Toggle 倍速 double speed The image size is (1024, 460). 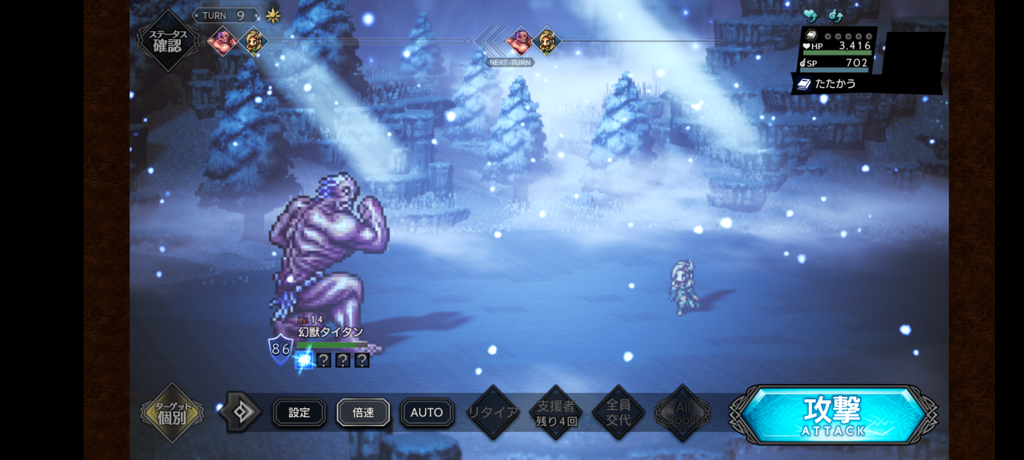tap(362, 412)
